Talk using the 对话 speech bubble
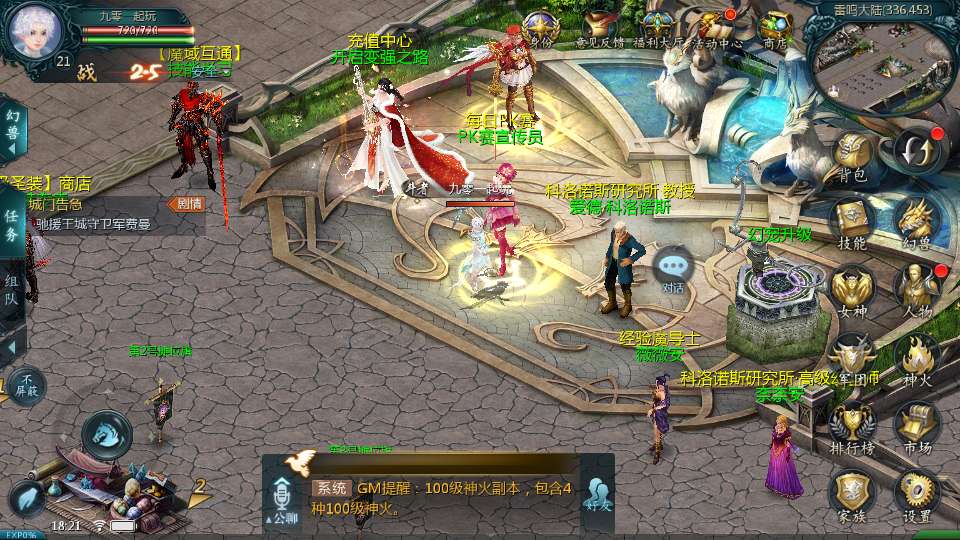The width and height of the screenshot is (960, 540). click(673, 269)
